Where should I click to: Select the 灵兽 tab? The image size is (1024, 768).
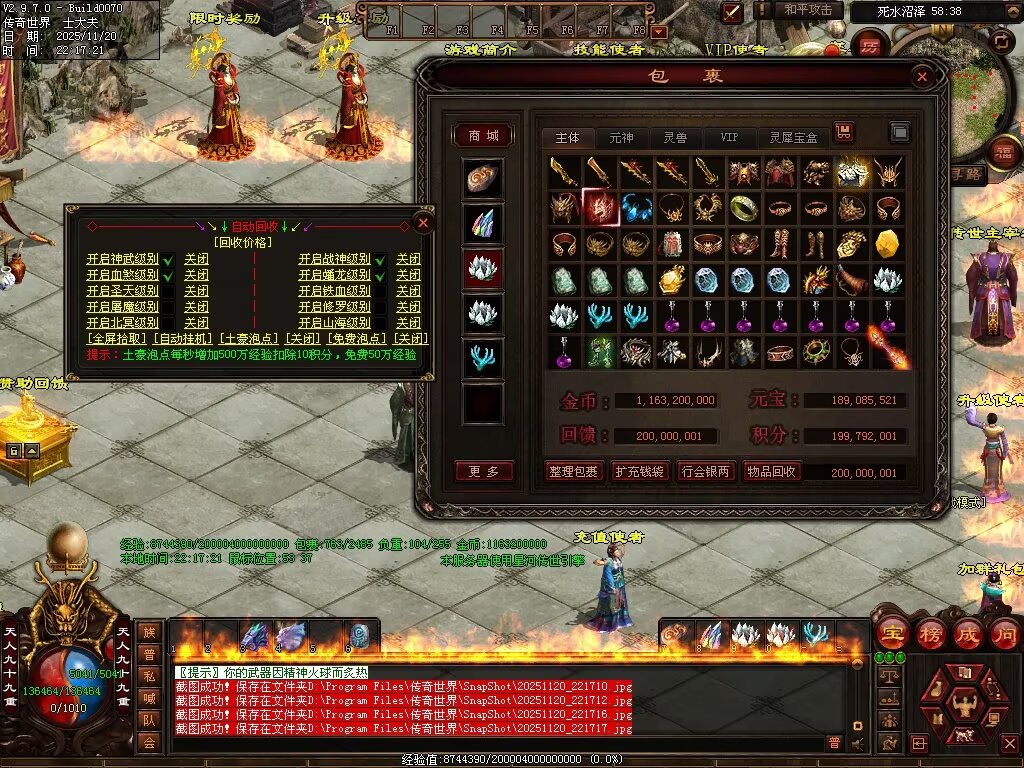[x=675, y=137]
